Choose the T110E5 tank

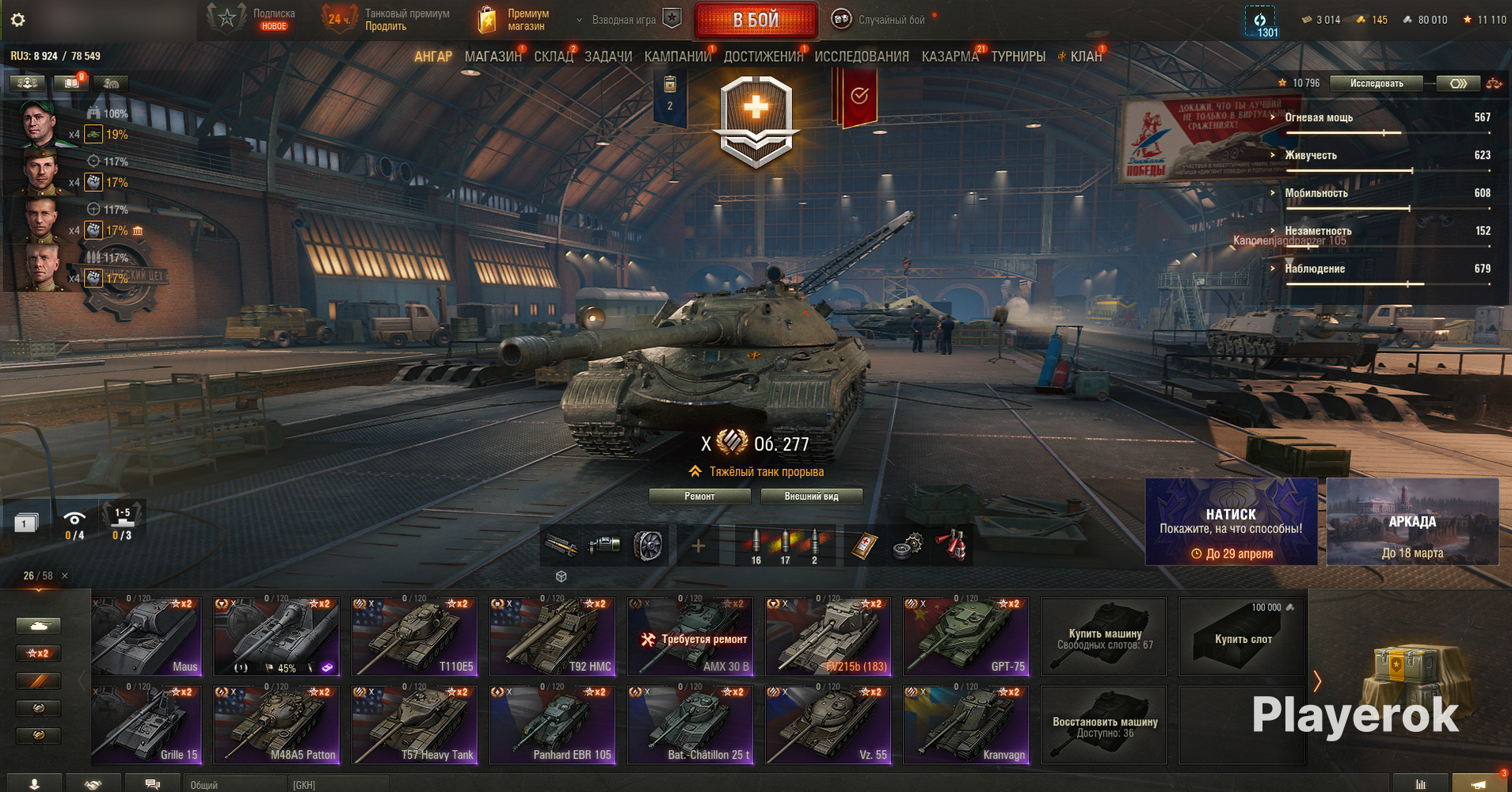coord(414,637)
